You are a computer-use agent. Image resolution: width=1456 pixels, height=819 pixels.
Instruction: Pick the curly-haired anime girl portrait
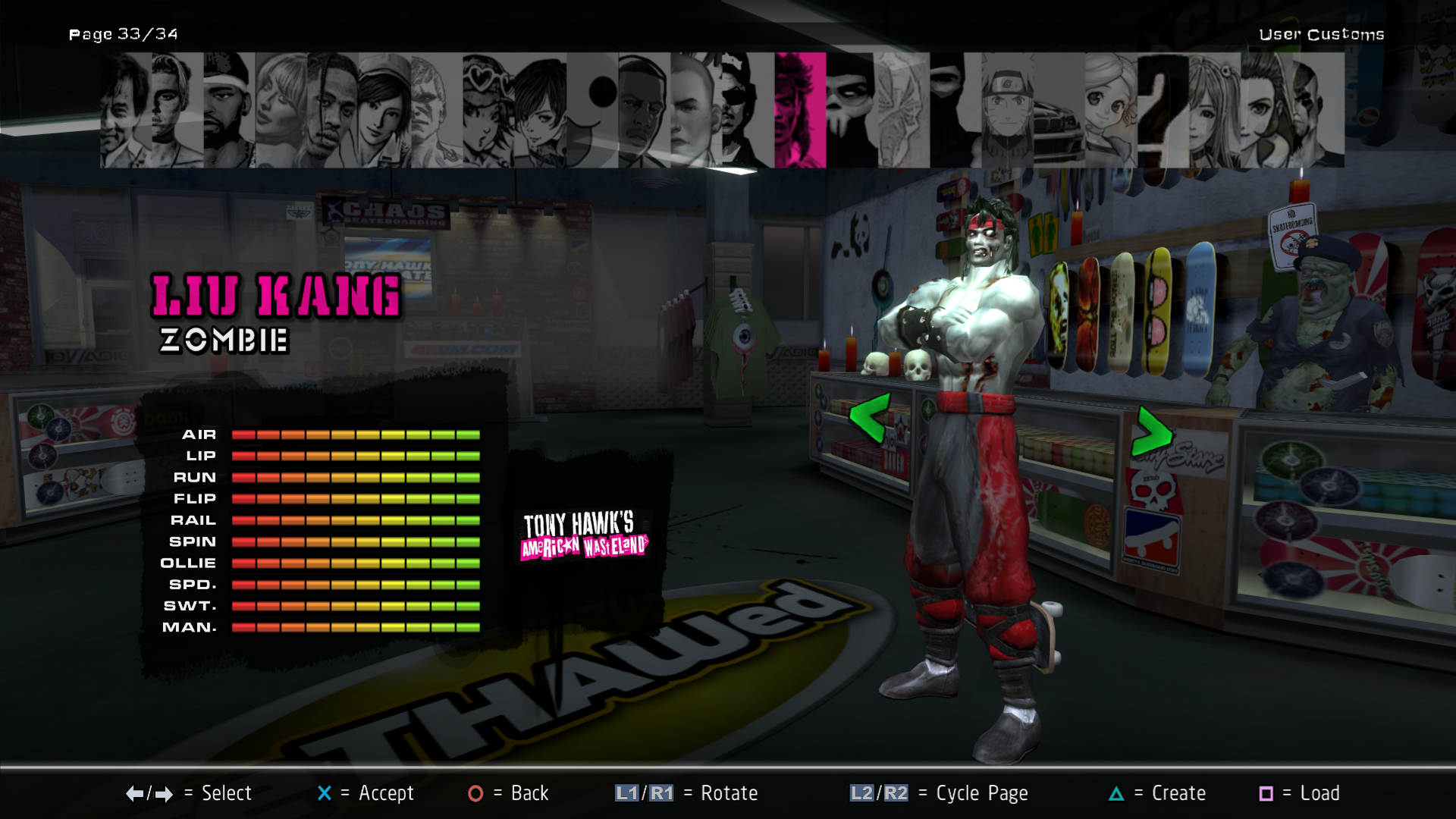1109,110
